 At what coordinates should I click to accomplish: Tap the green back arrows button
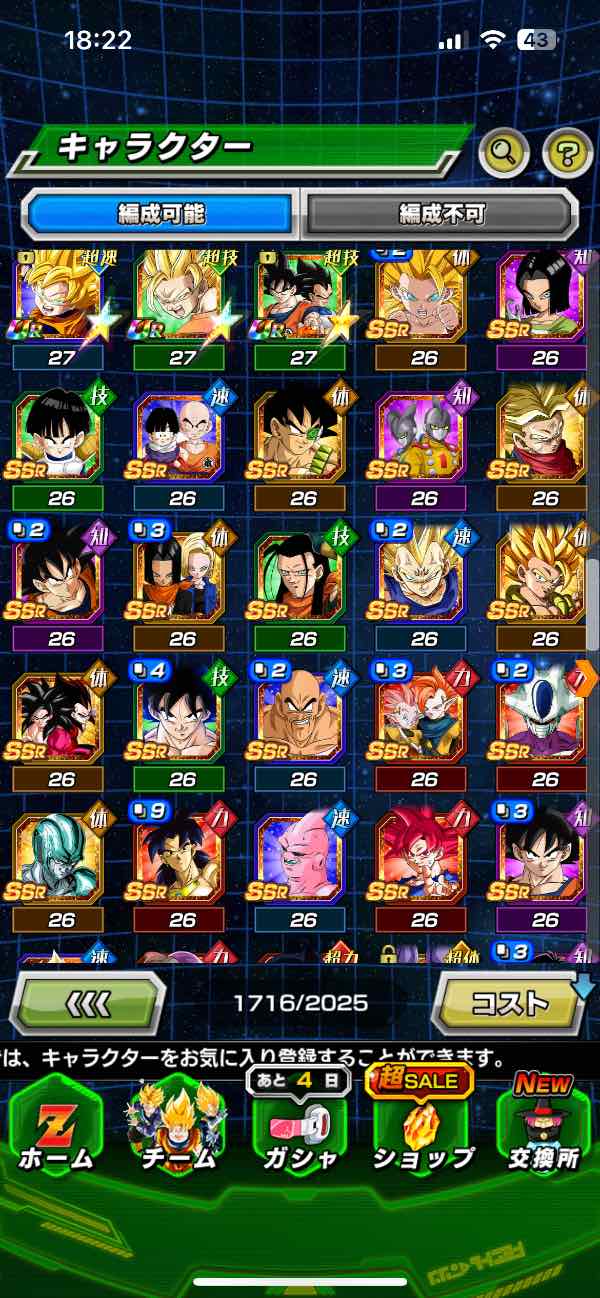click(87, 1001)
